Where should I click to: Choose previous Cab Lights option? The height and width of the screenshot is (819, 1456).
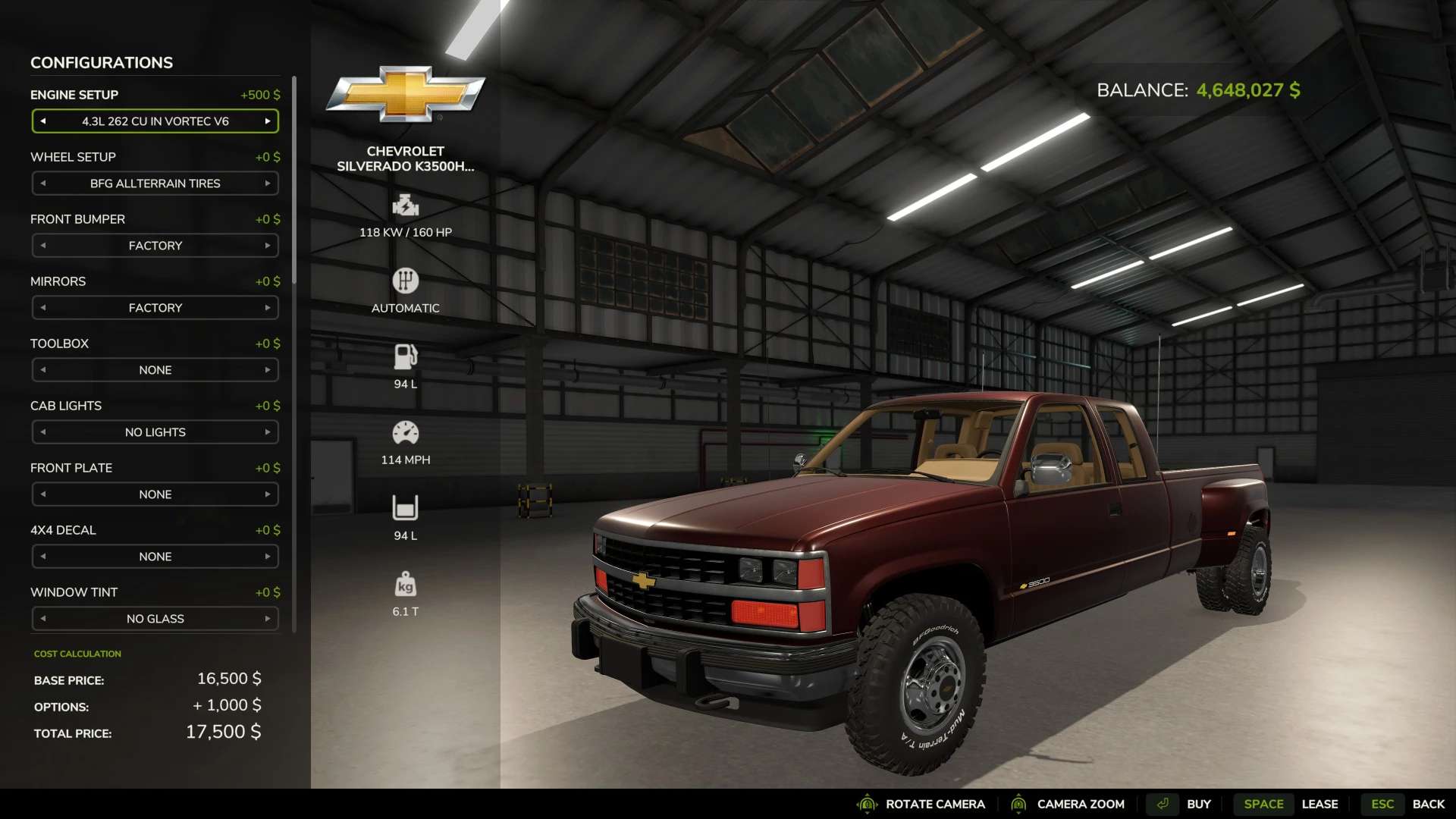43,432
